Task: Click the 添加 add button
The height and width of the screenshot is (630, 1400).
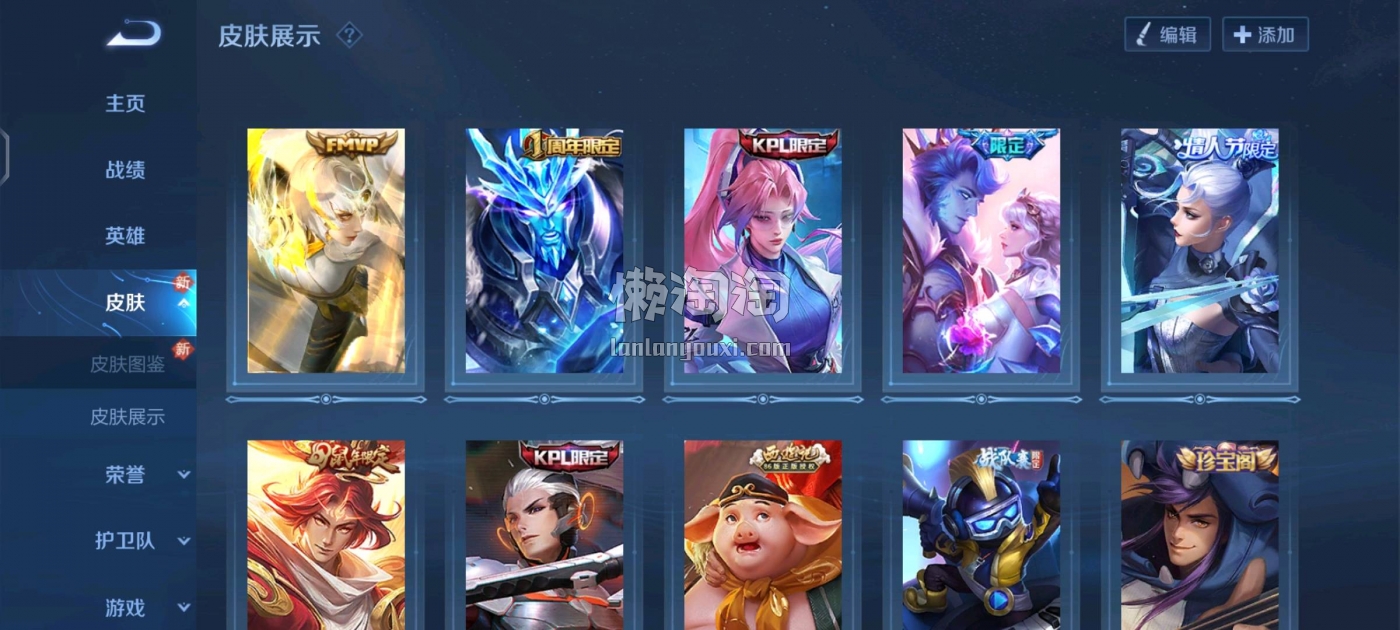Action: coord(1265,35)
